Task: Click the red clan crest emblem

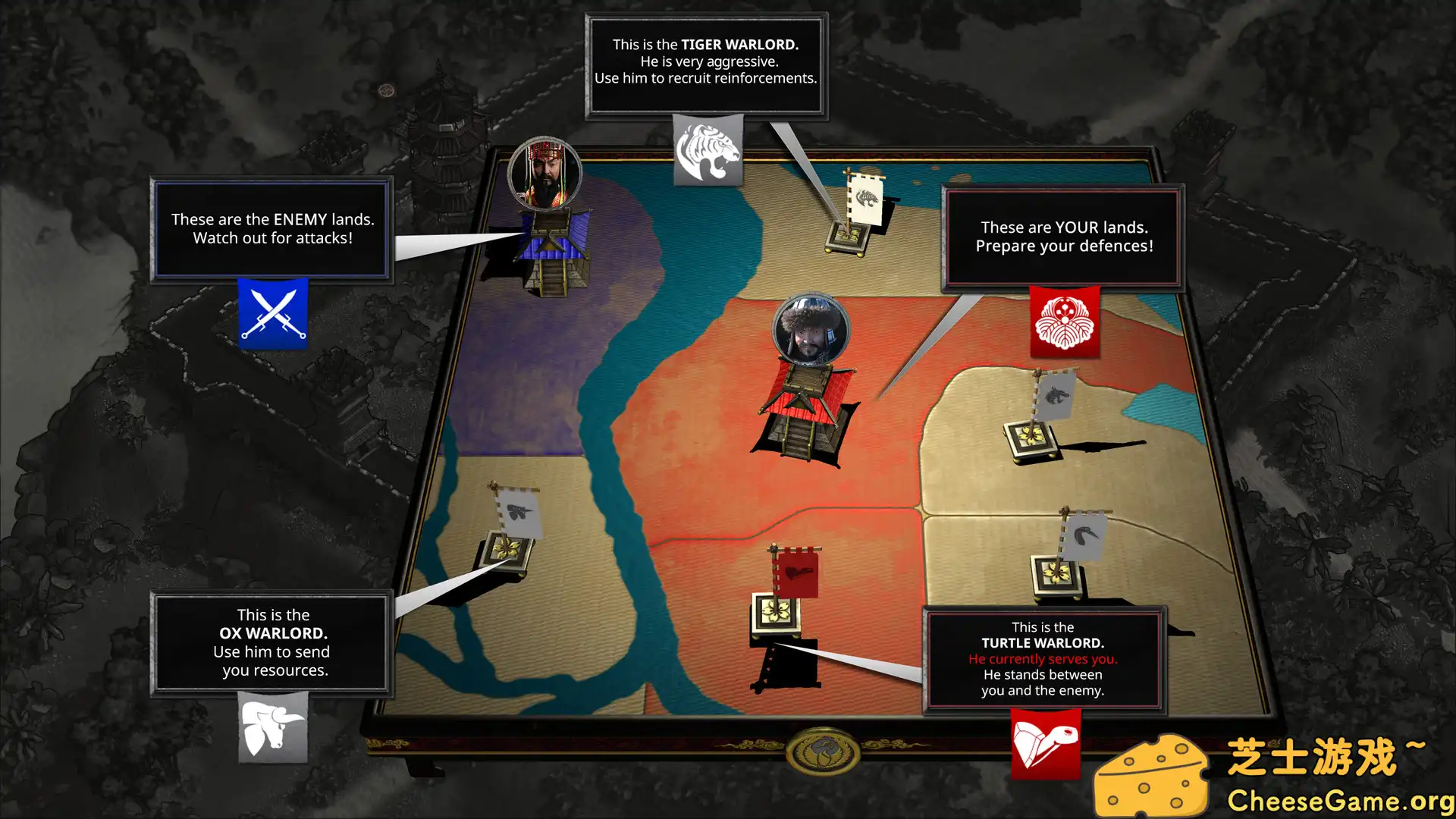Action: tap(1064, 322)
